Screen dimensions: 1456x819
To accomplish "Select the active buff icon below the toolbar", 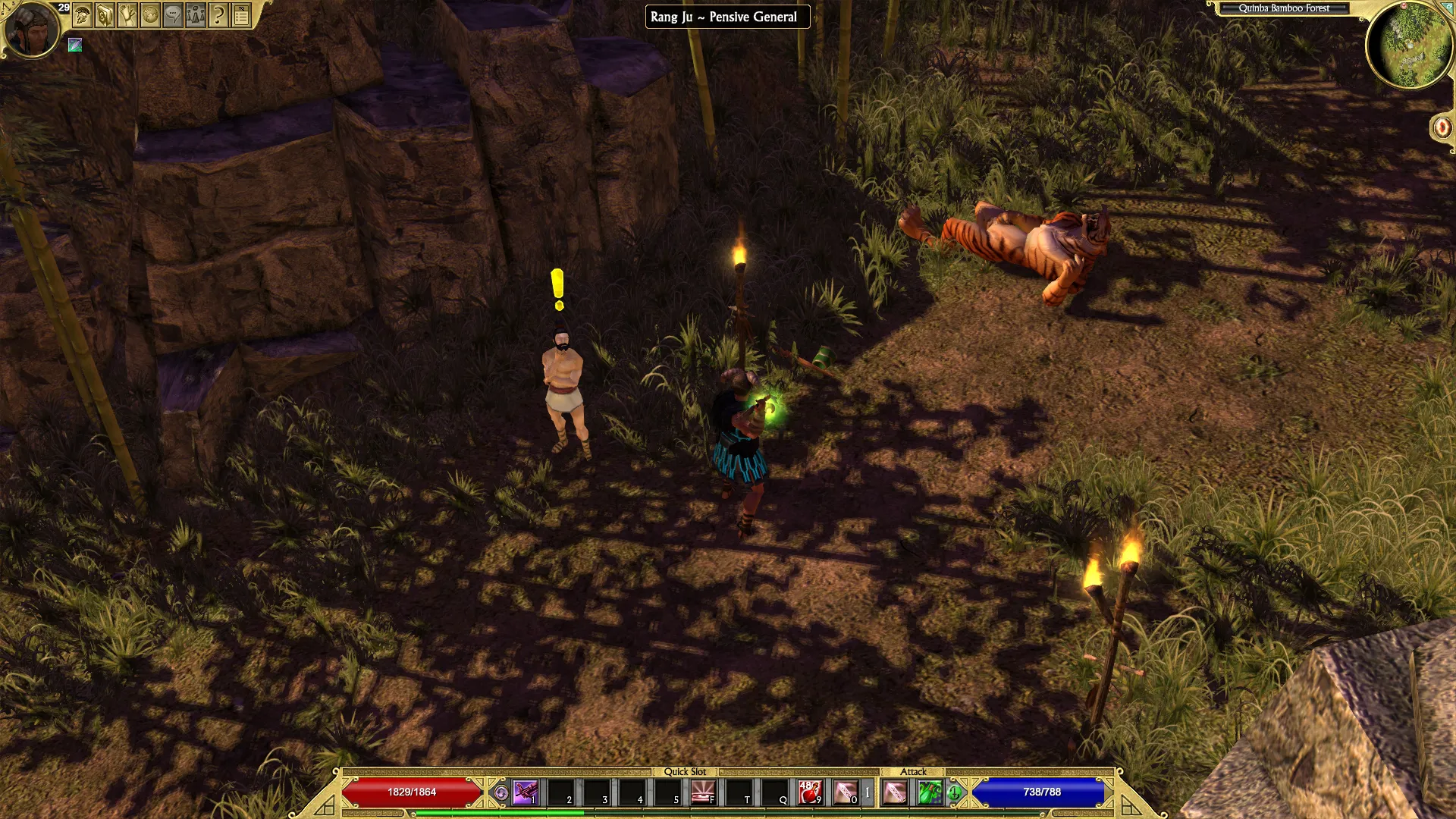I will 75,45.
